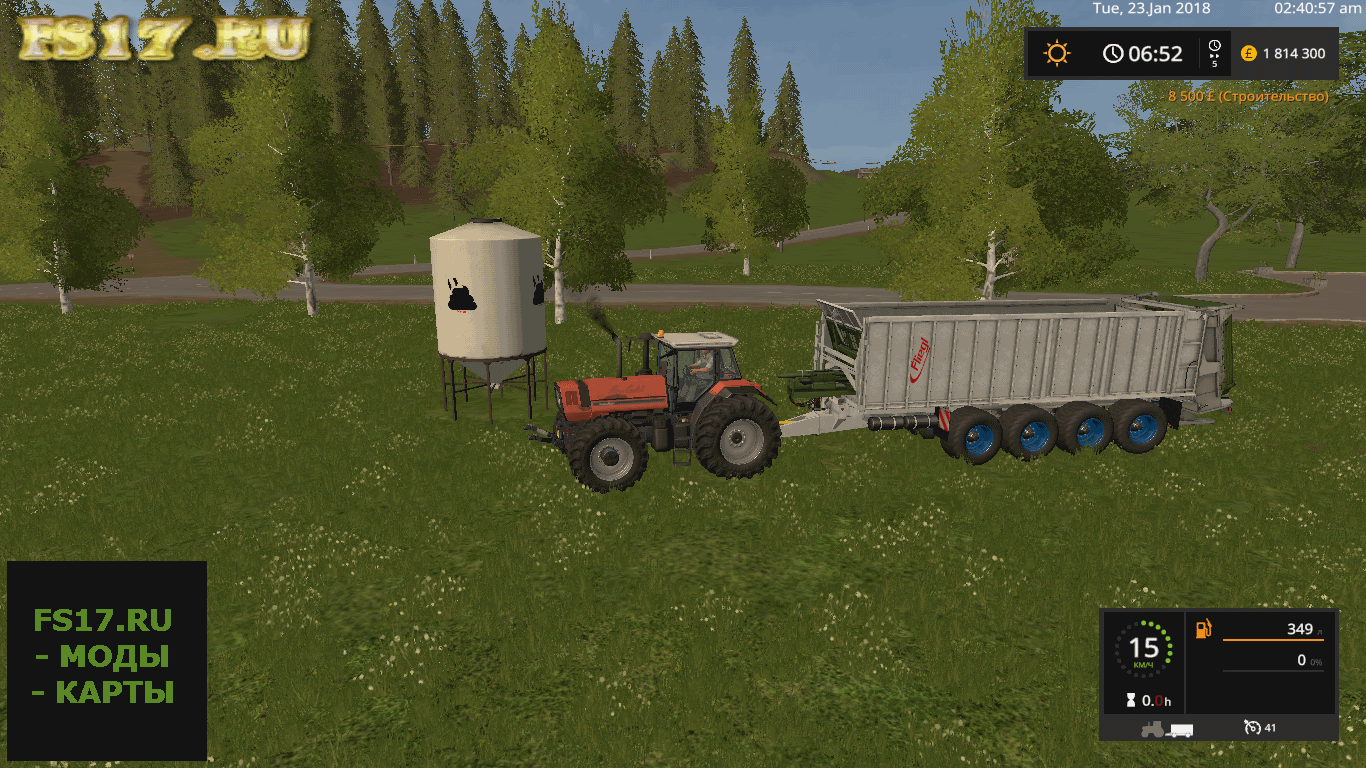Viewport: 1366px width, 768px height.
Task: Click the time acceleration icon
Action: [1214, 53]
